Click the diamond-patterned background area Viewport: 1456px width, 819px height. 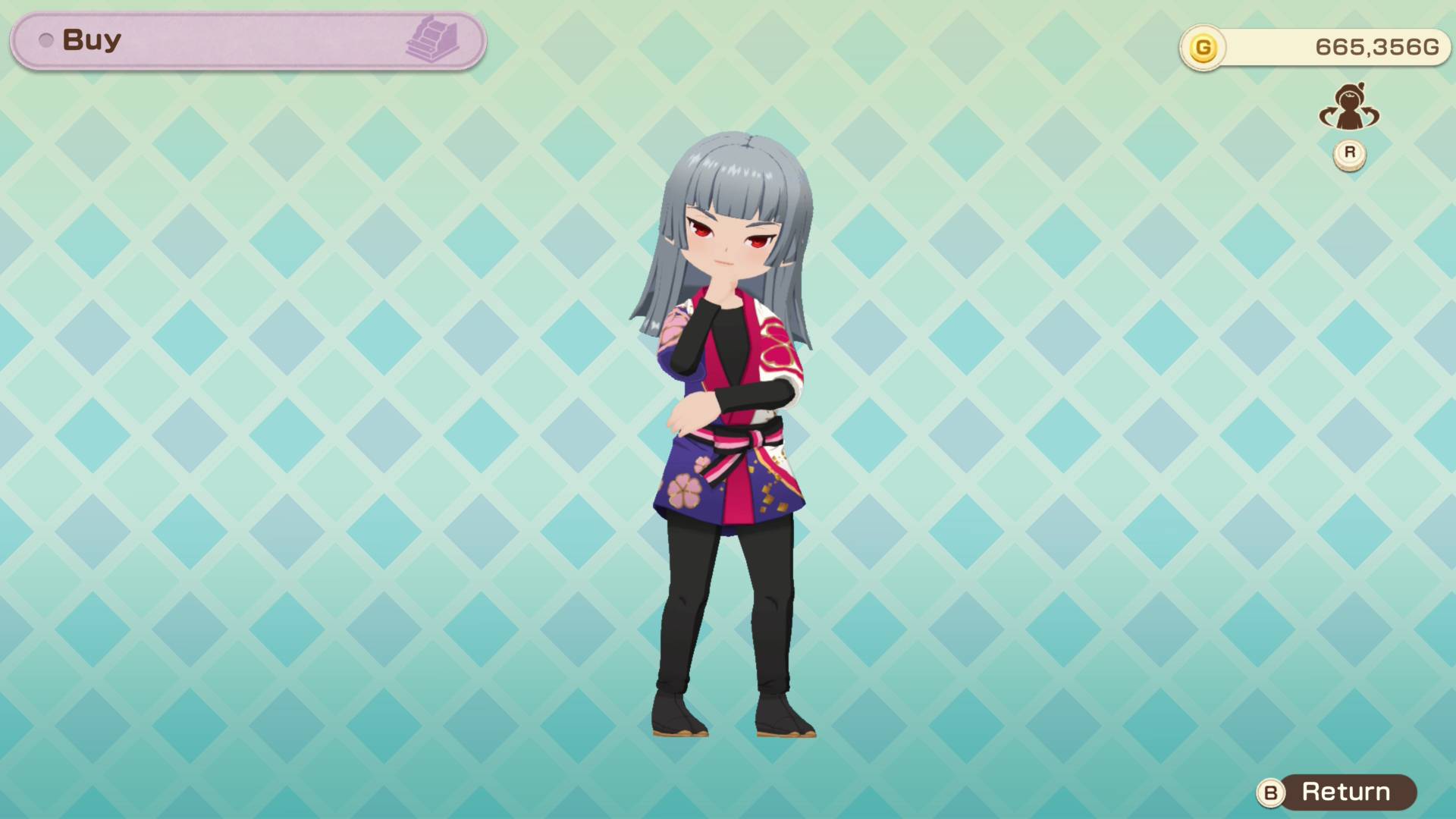click(x=303, y=455)
